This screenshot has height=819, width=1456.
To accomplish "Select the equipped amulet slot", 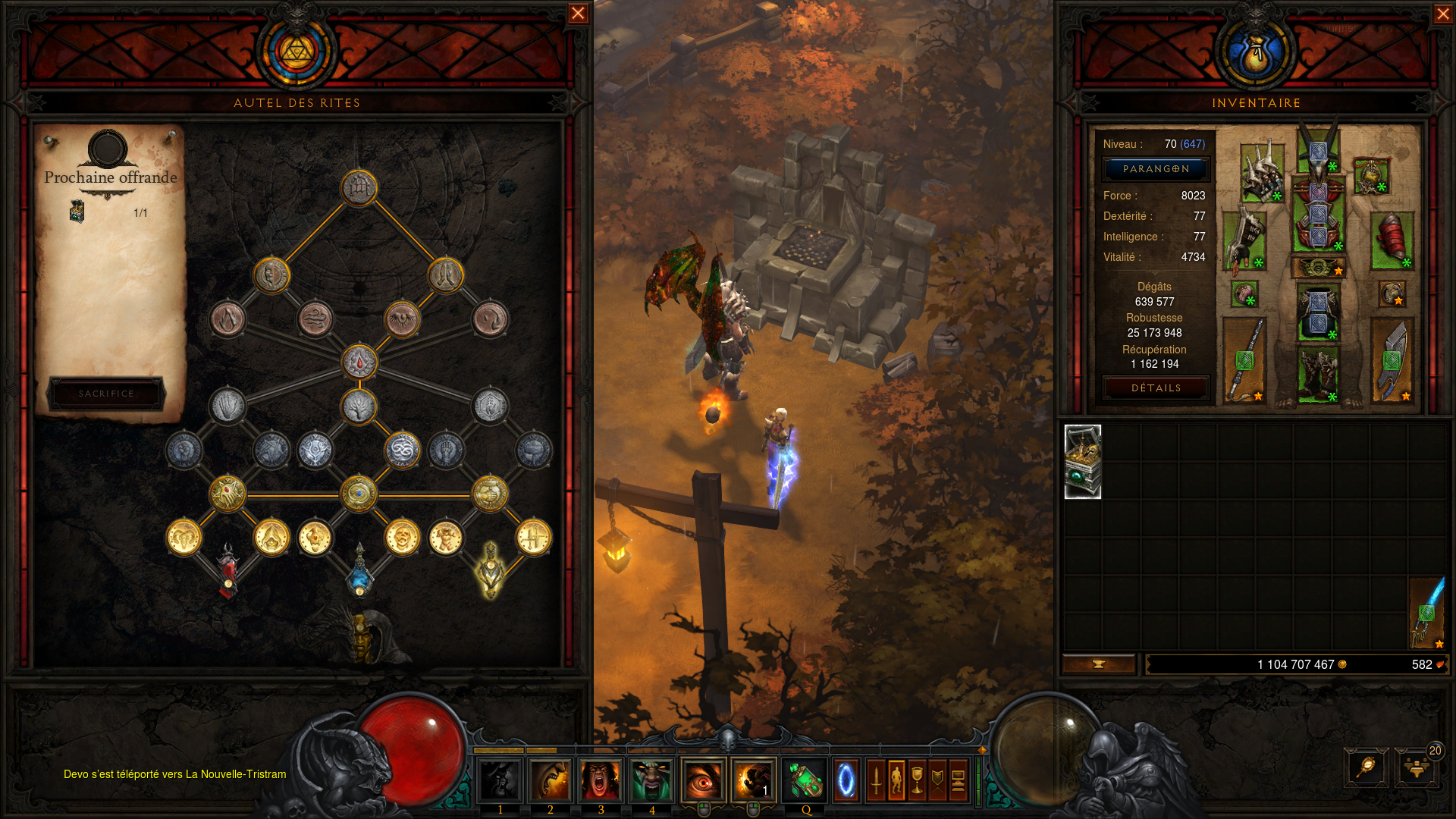I will point(1371,176).
